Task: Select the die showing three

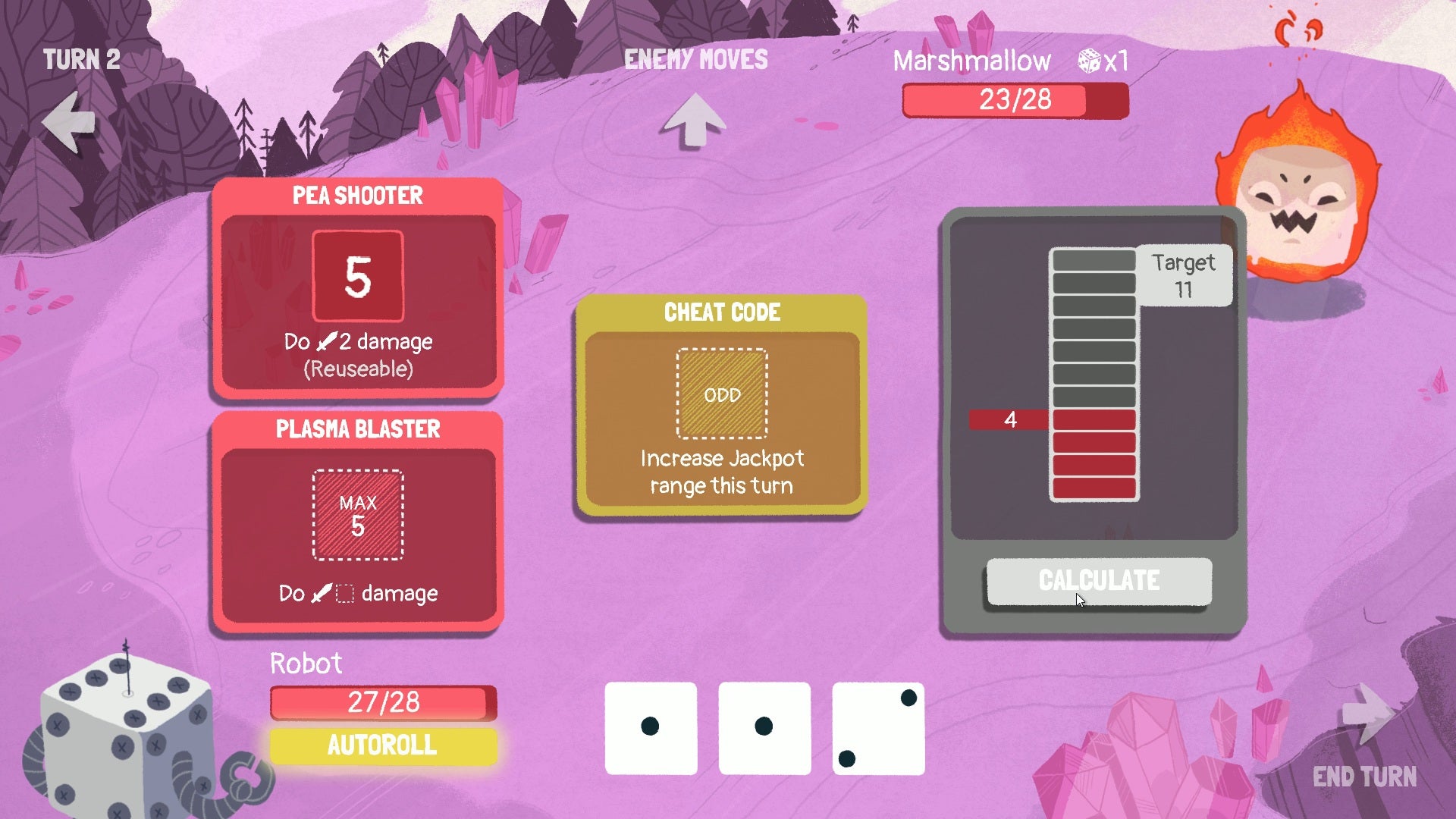Action: click(x=878, y=726)
